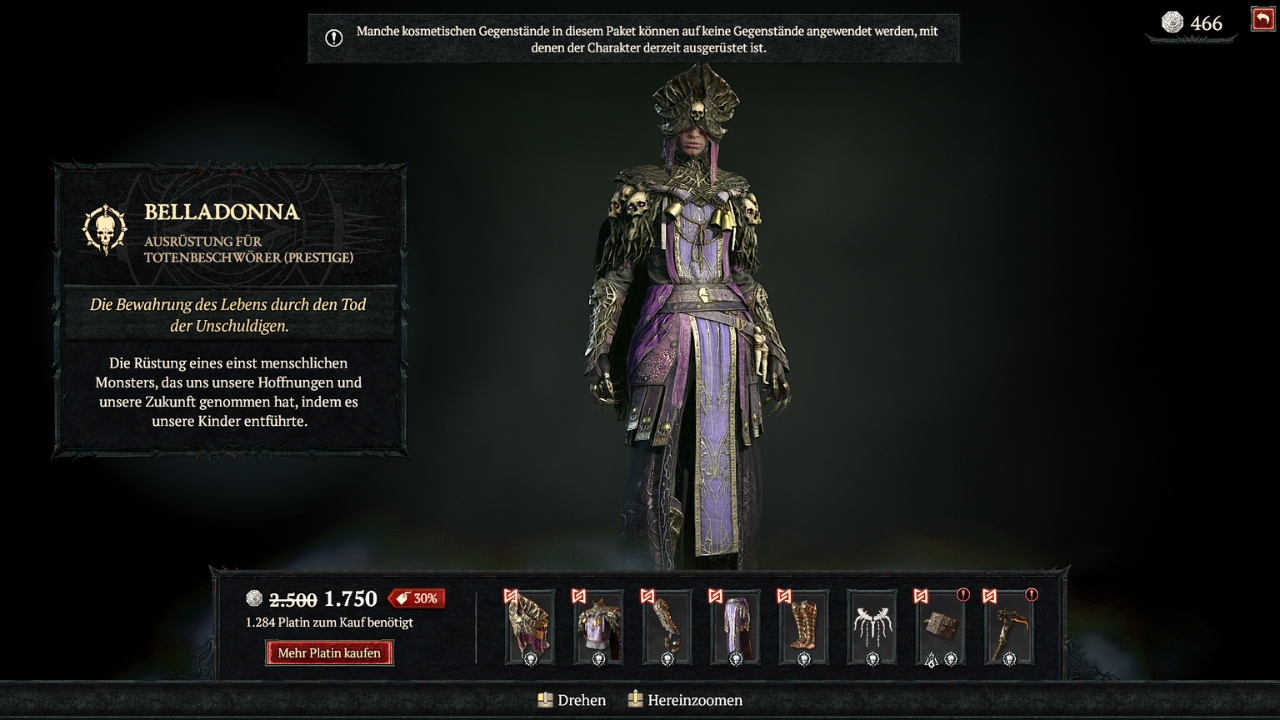1280x720 pixels.
Task: Select the scythe weapon item slot
Action: point(1008,627)
